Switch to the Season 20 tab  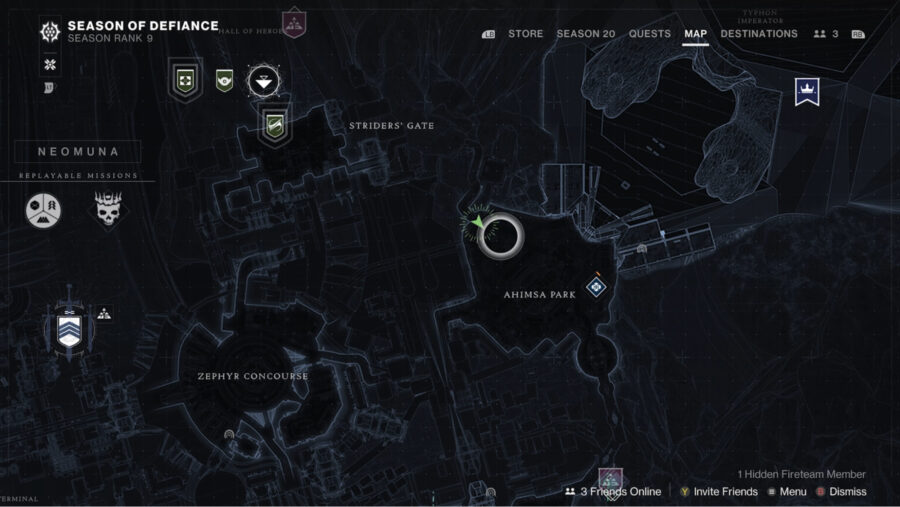pos(586,34)
